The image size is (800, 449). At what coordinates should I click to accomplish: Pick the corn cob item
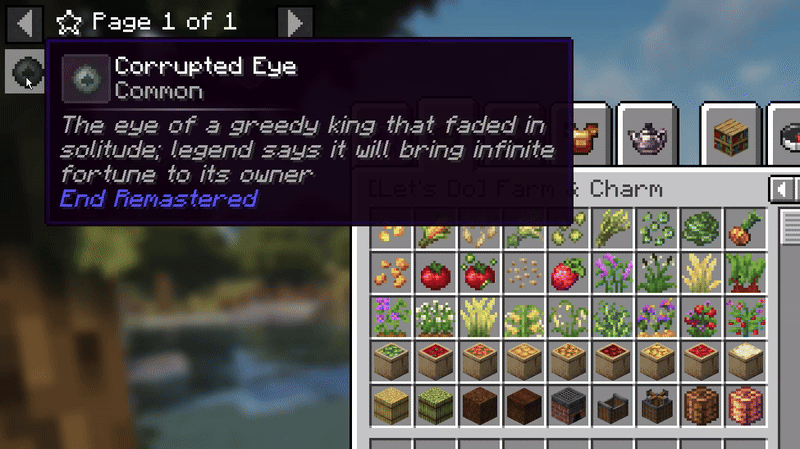(434, 230)
